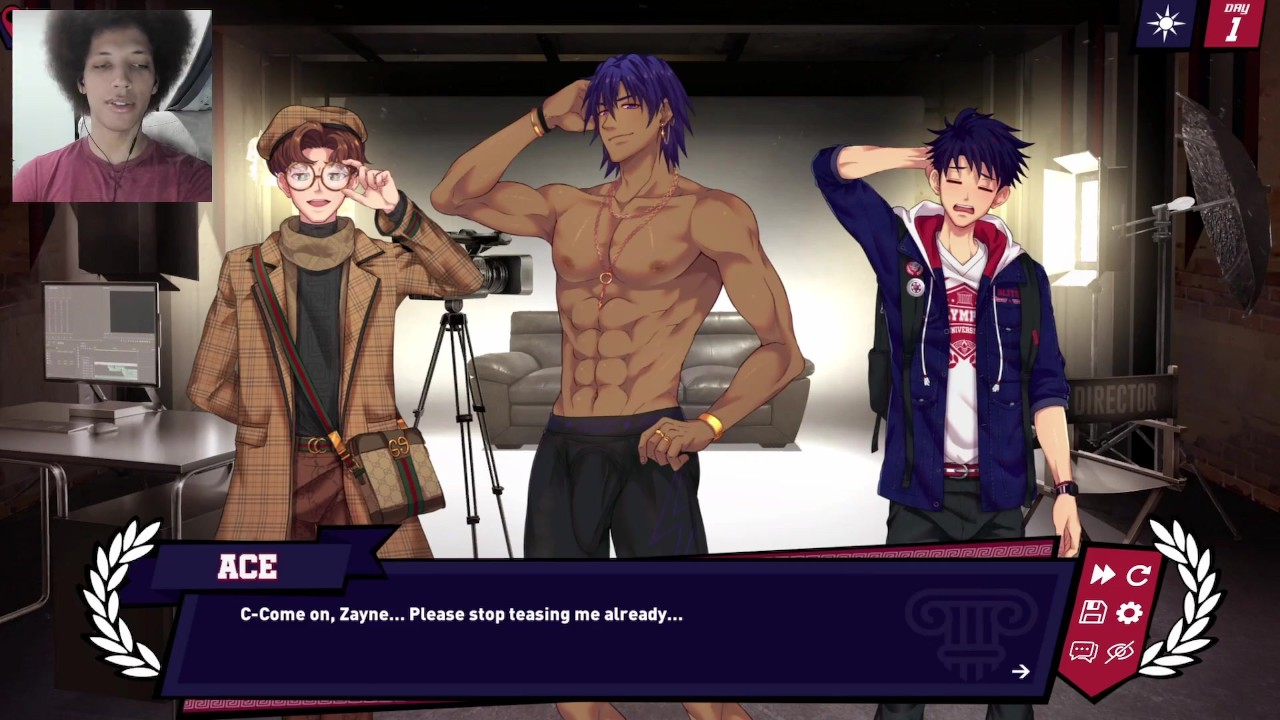The width and height of the screenshot is (1280, 720).
Task: Open the gear settings menu
Action: pos(1129,613)
